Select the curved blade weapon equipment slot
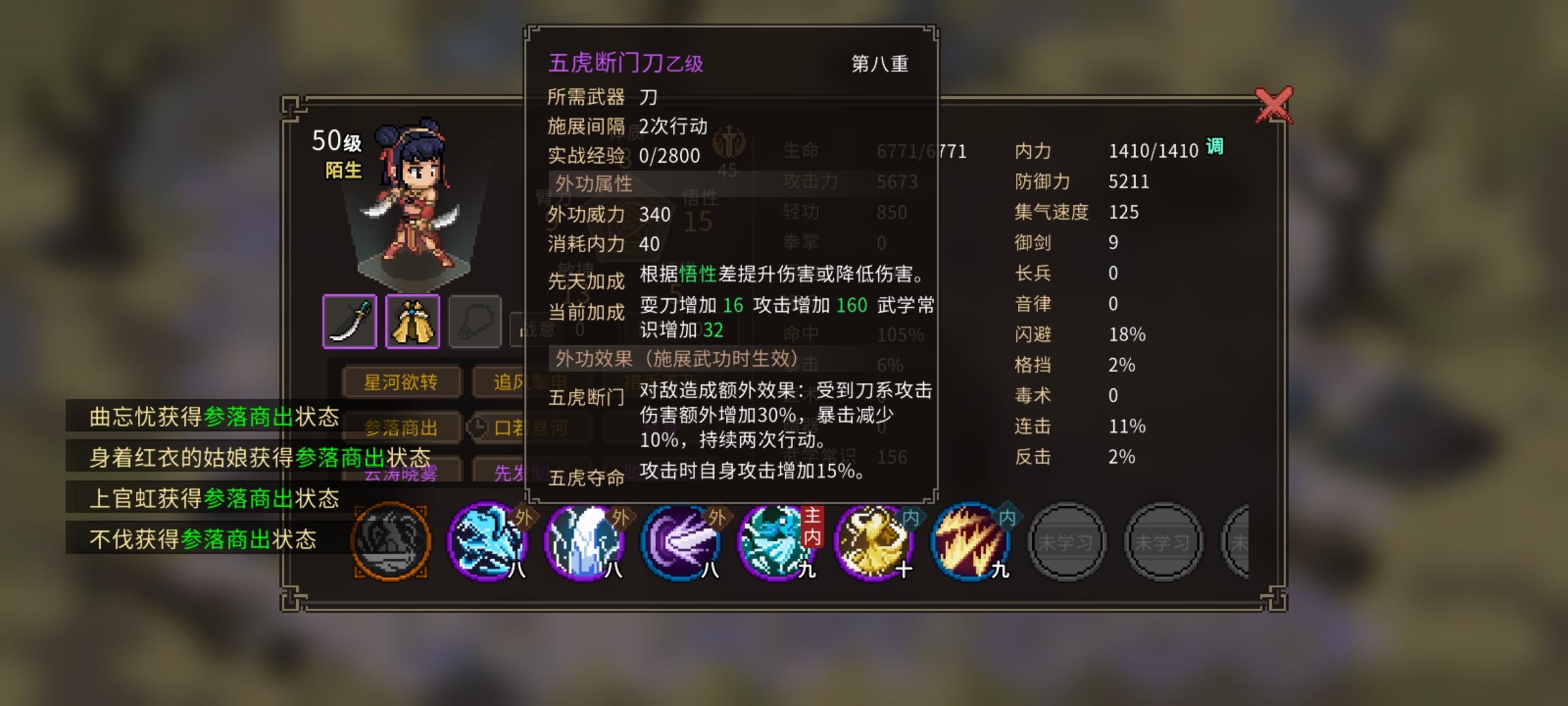 click(x=350, y=320)
